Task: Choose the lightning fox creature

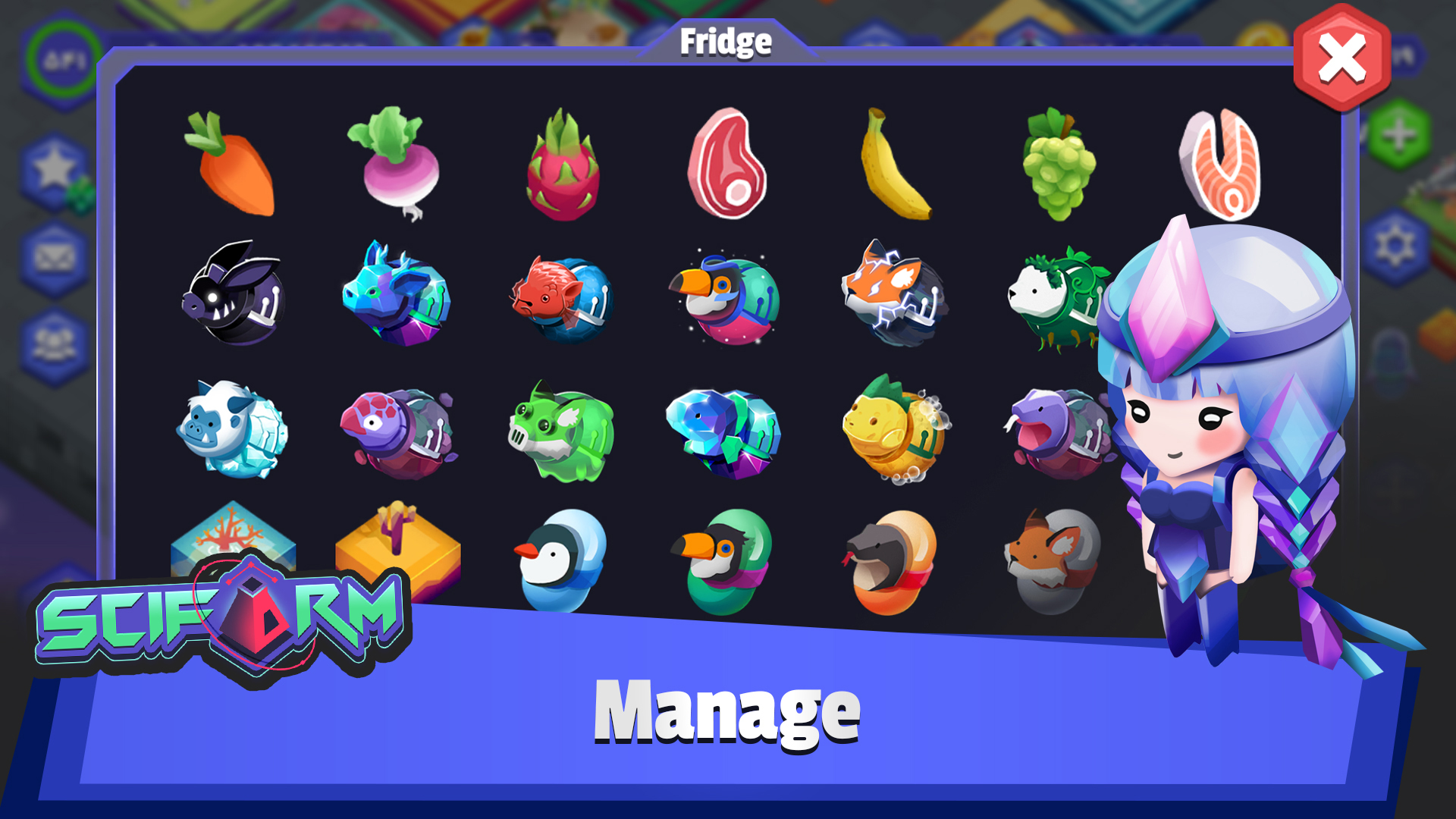Action: coord(893,294)
